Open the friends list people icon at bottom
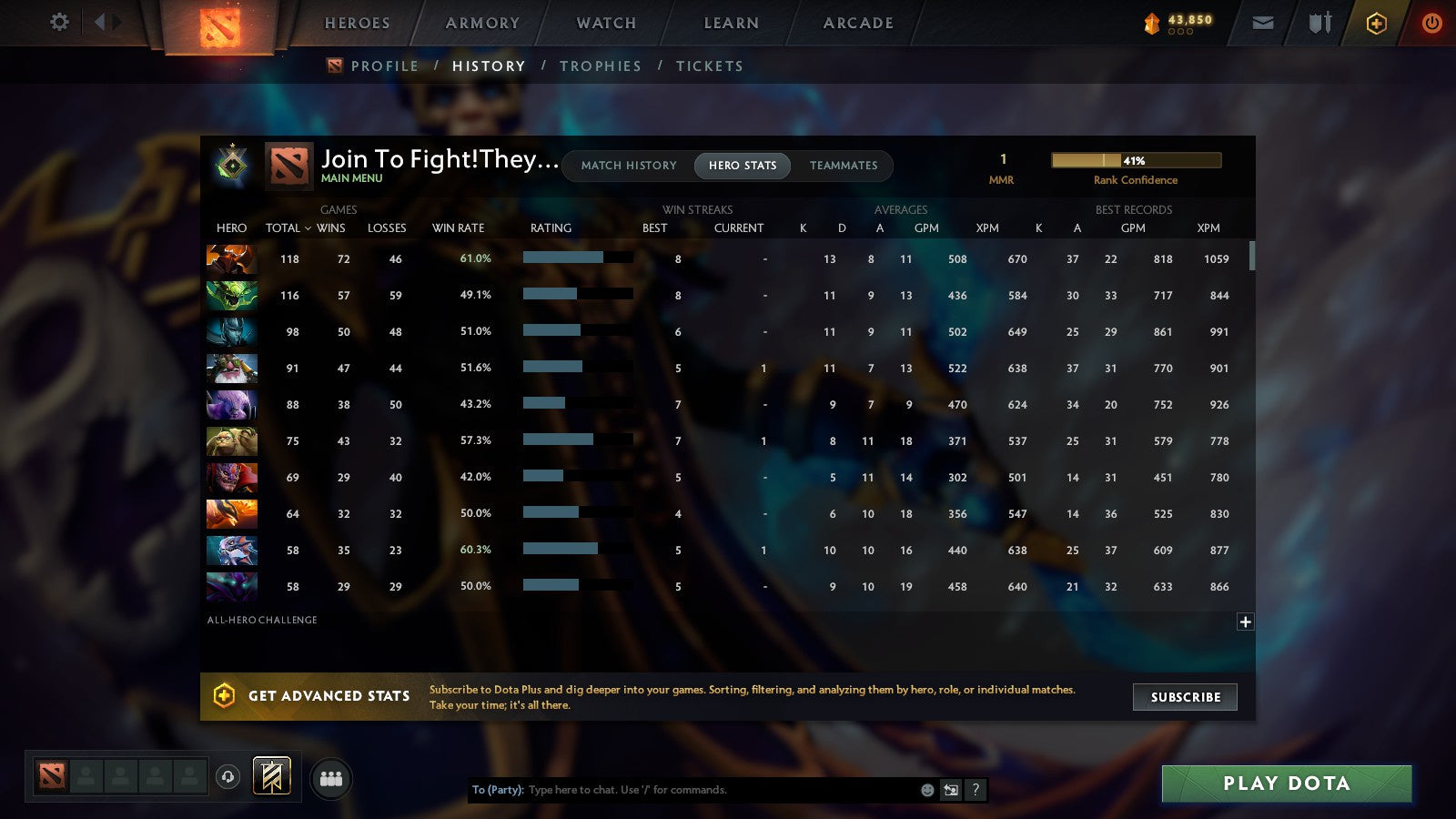The image size is (1456, 819). click(x=331, y=779)
